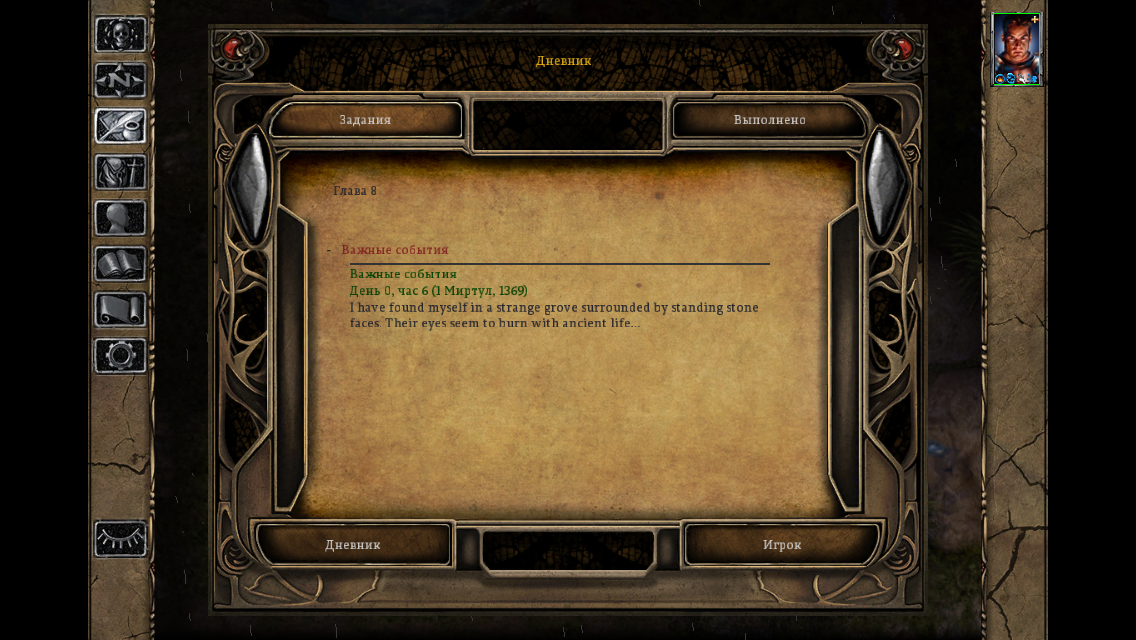
Task: Choose the Игрок button
Action: pos(782,545)
